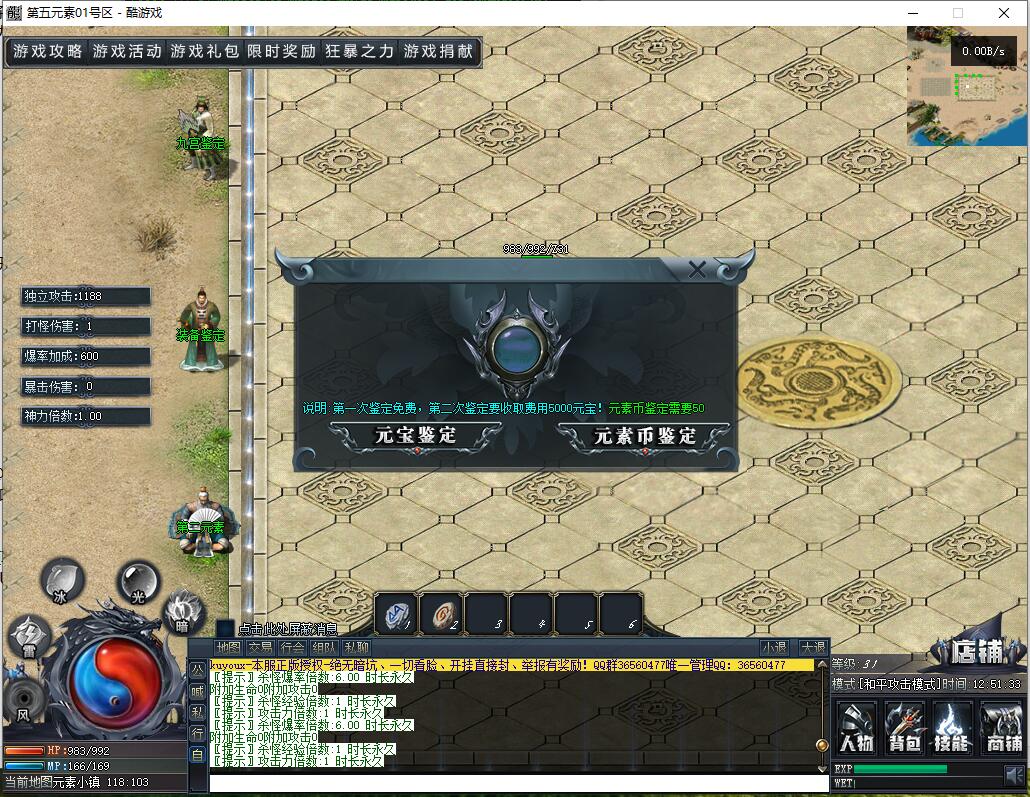This screenshot has width=1030, height=797.
Task: Use the blue item in hotbar slot 1
Action: point(397,615)
